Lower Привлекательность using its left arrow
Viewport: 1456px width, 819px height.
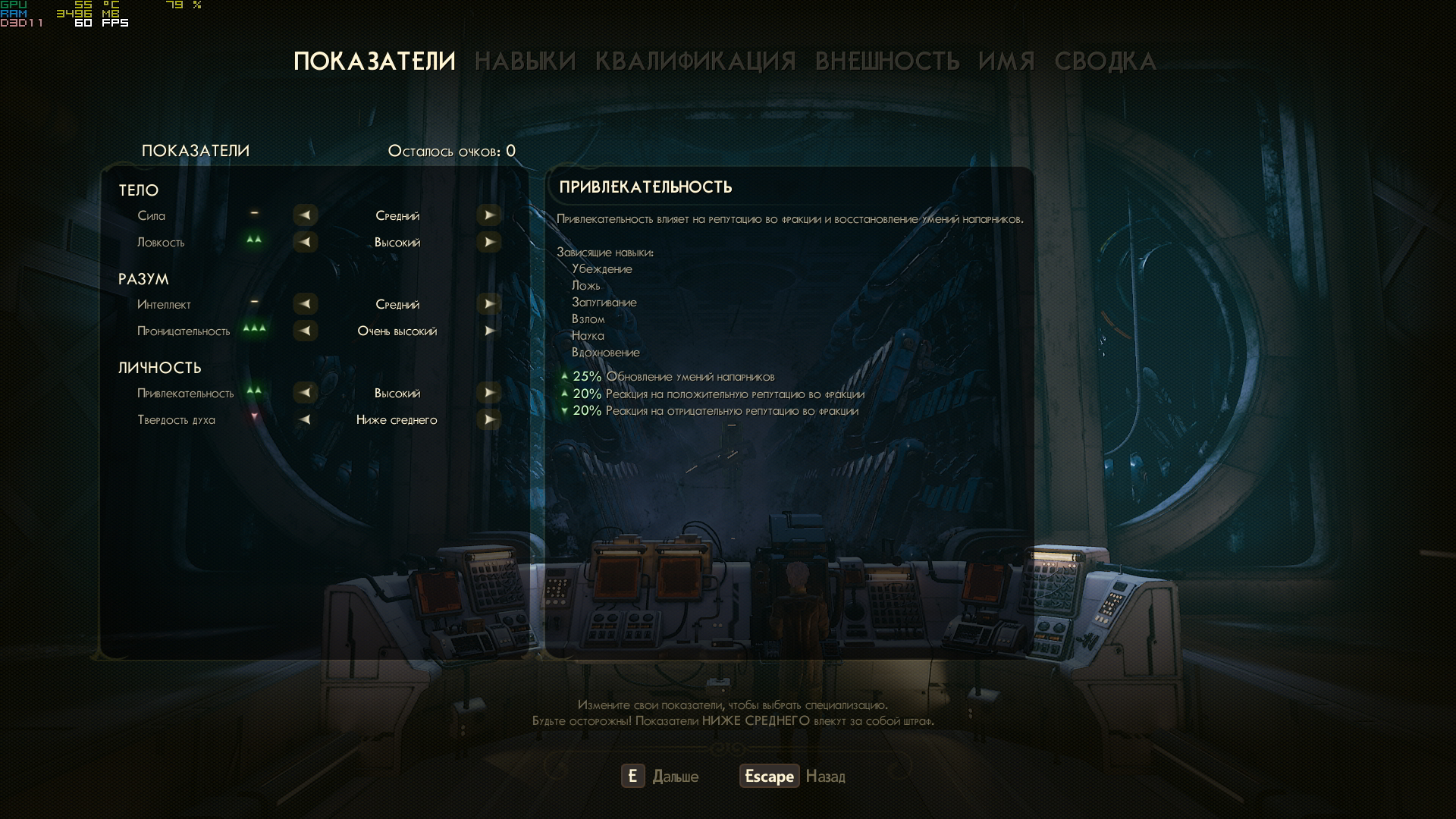coord(305,393)
